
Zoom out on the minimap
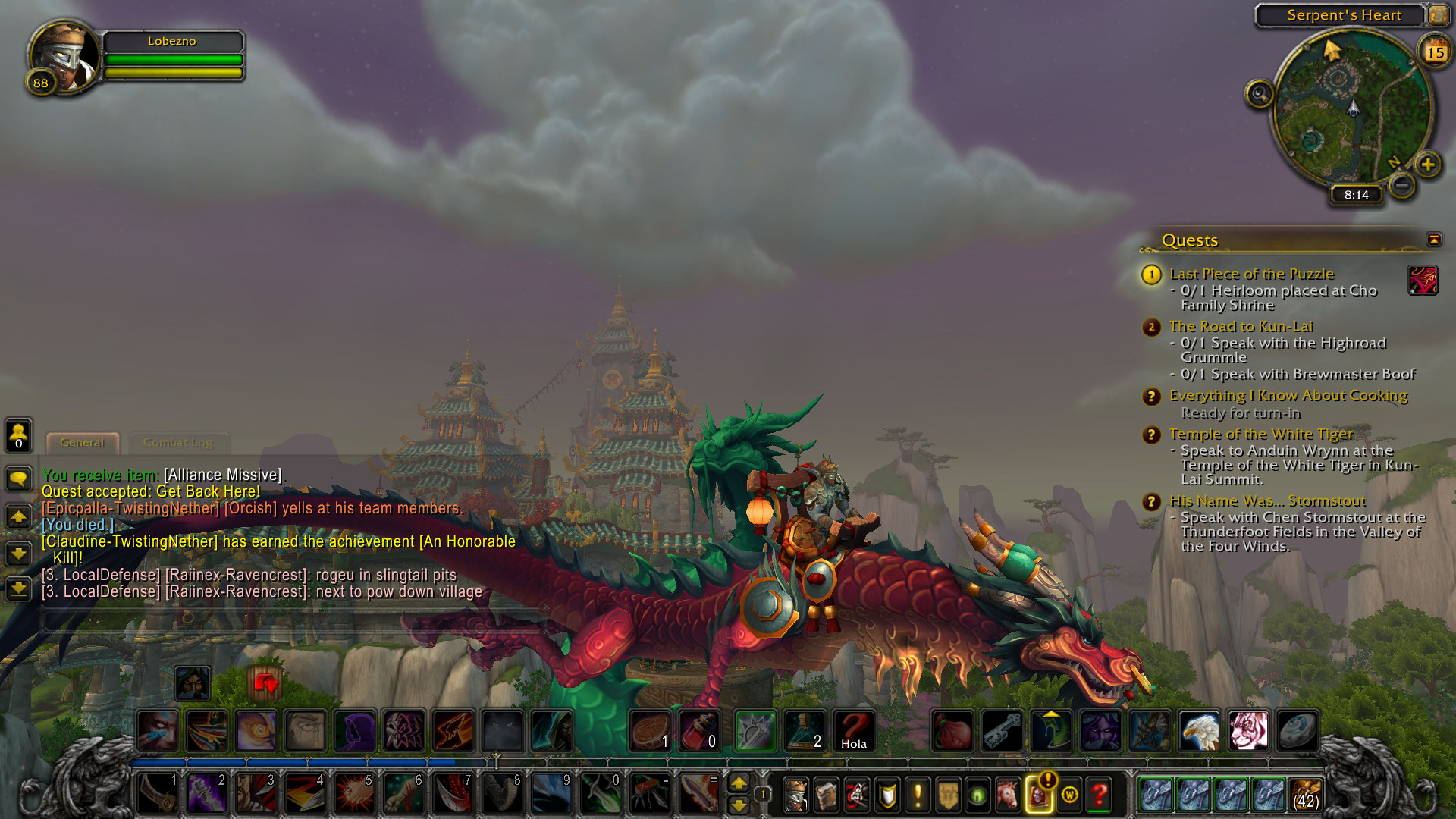coord(1402,184)
